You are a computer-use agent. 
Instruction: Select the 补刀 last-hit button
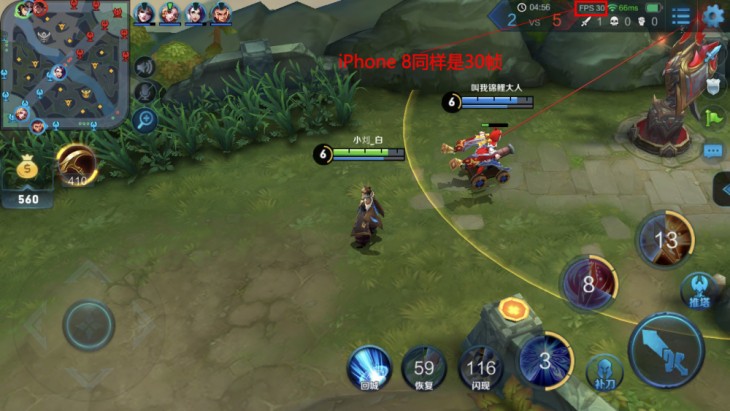604,371
